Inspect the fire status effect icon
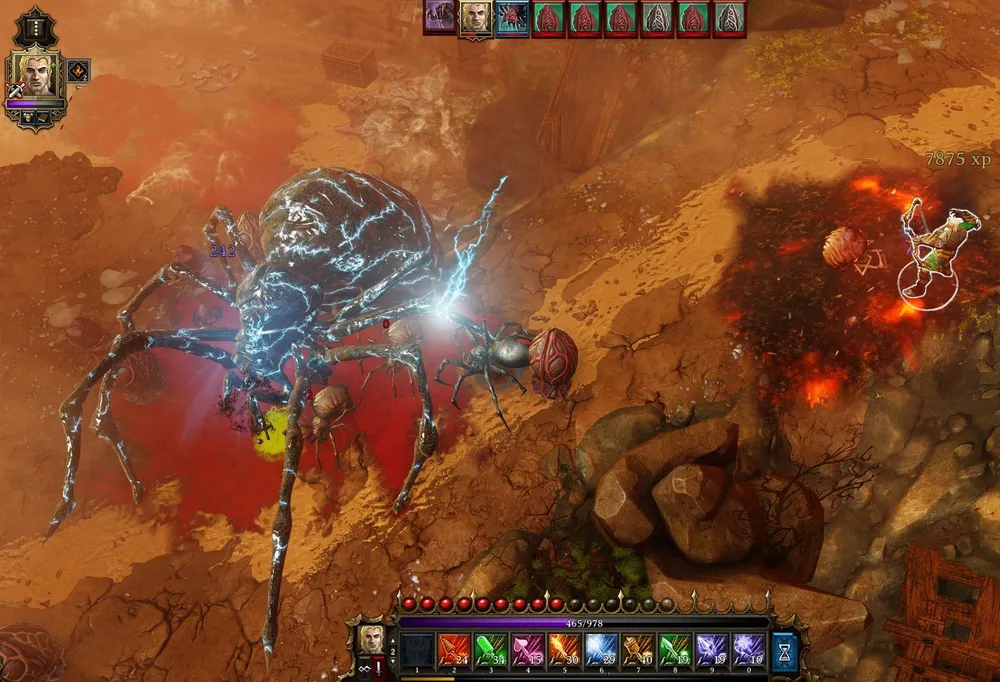Screen dimensions: 1000x682 pos(78,71)
